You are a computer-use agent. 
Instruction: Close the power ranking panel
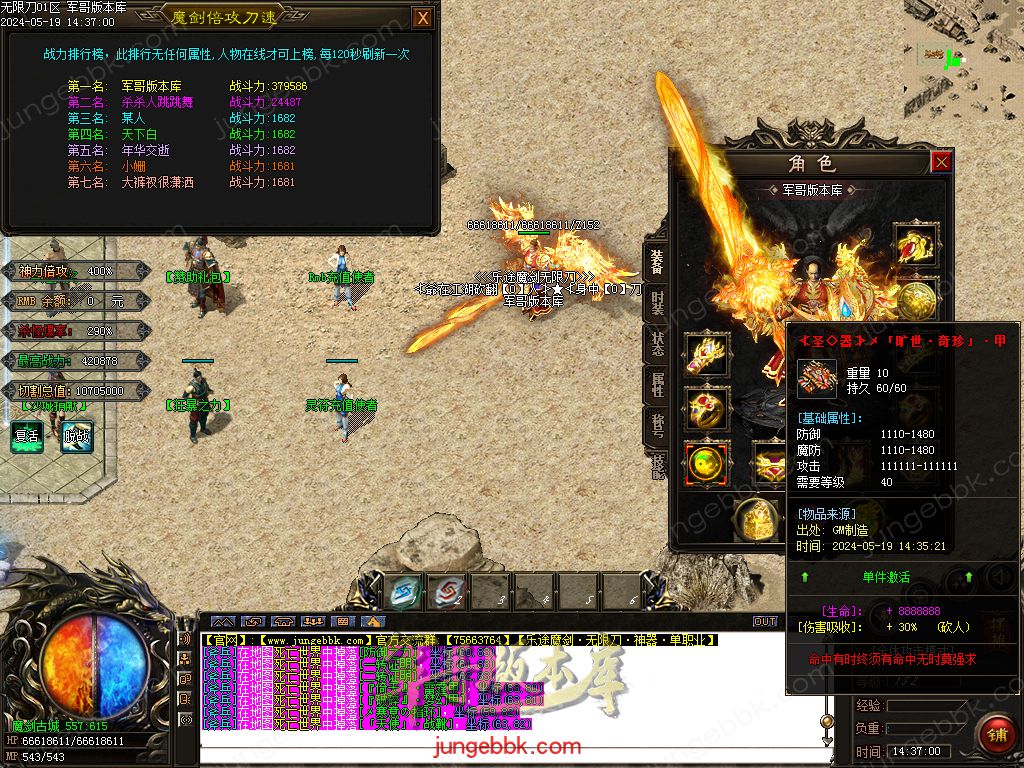click(x=423, y=17)
